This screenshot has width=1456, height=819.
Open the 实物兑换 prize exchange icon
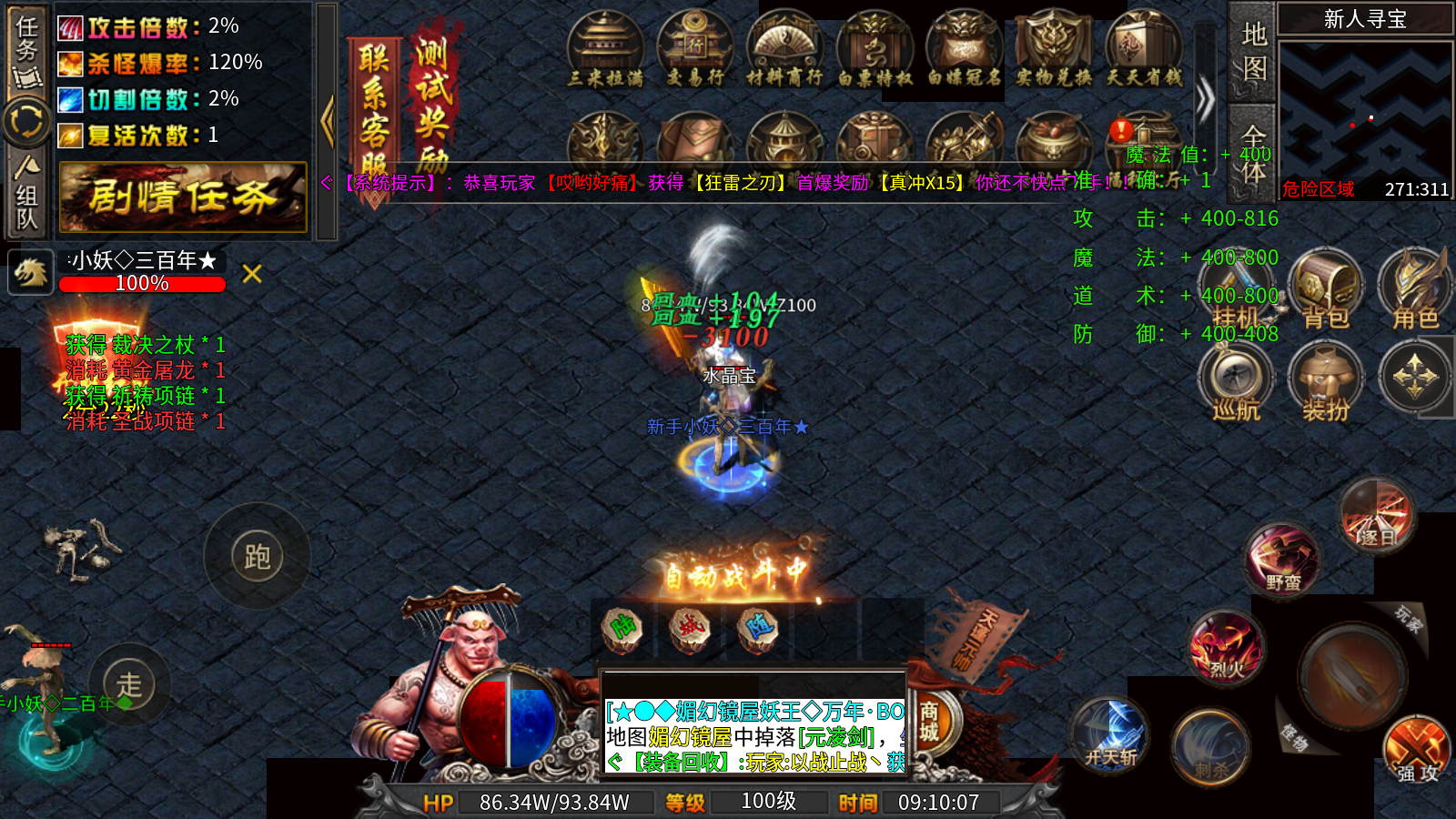click(x=1054, y=50)
